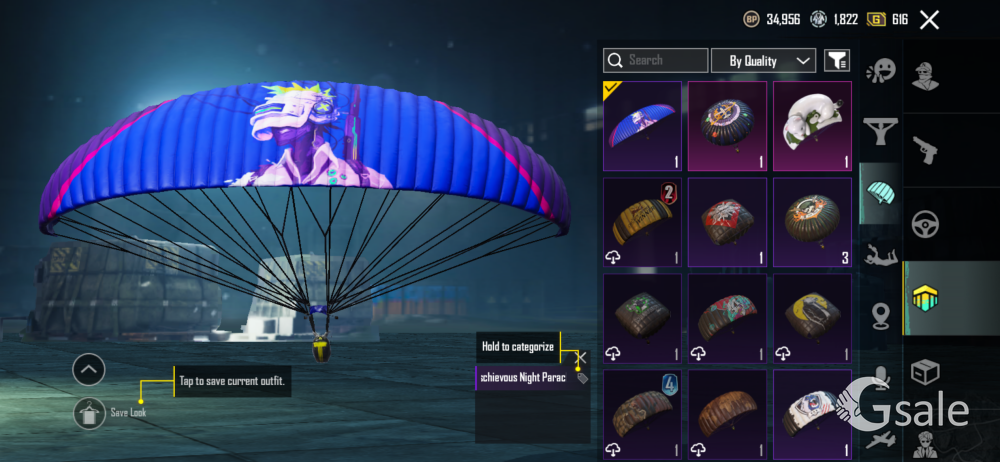This screenshot has width=1000, height=462.
Task: Select the equipped blue Mischievous Night parachute
Action: point(642,126)
